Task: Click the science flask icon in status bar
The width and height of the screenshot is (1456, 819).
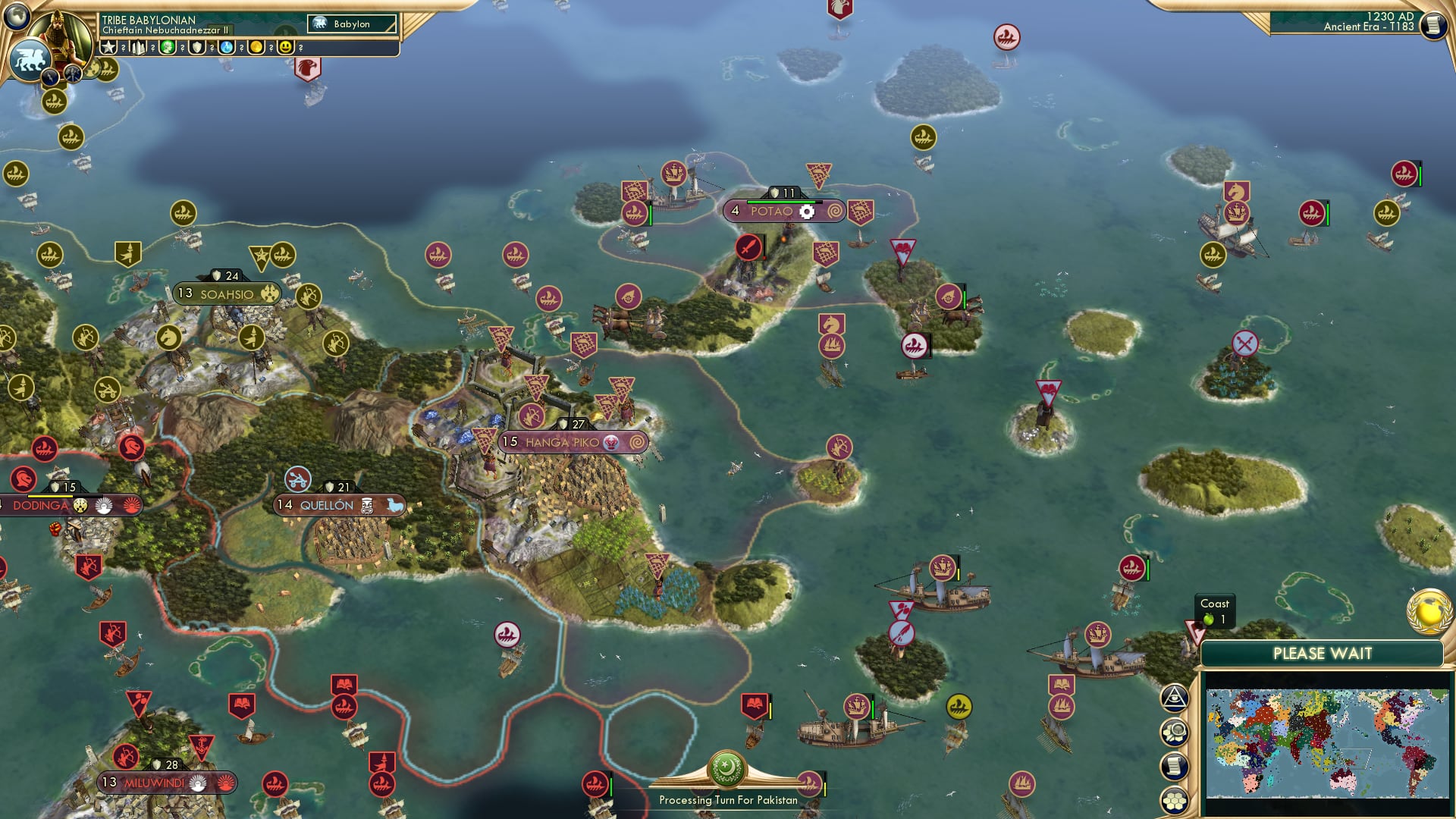Action: pos(225,47)
